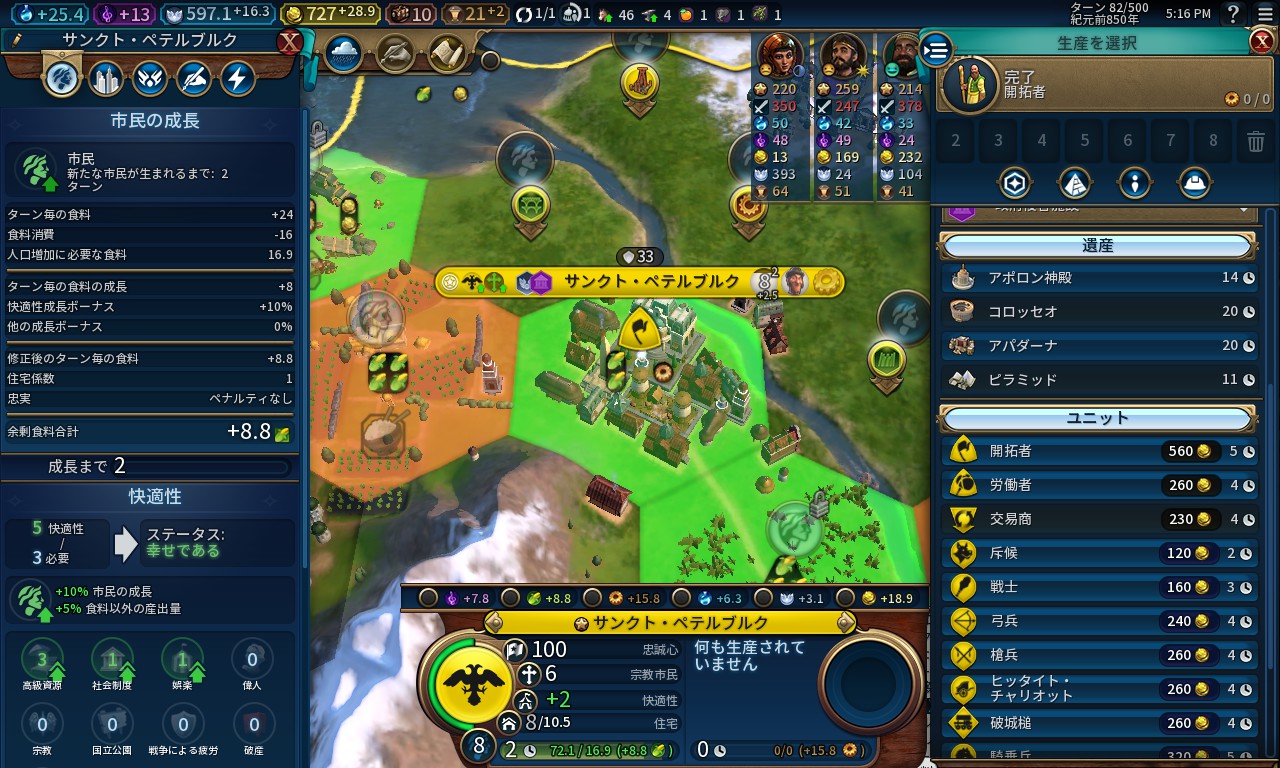The width and height of the screenshot is (1280, 768).
Task: Produce the Warrior (戦士) unit
Action: (x=1098, y=587)
